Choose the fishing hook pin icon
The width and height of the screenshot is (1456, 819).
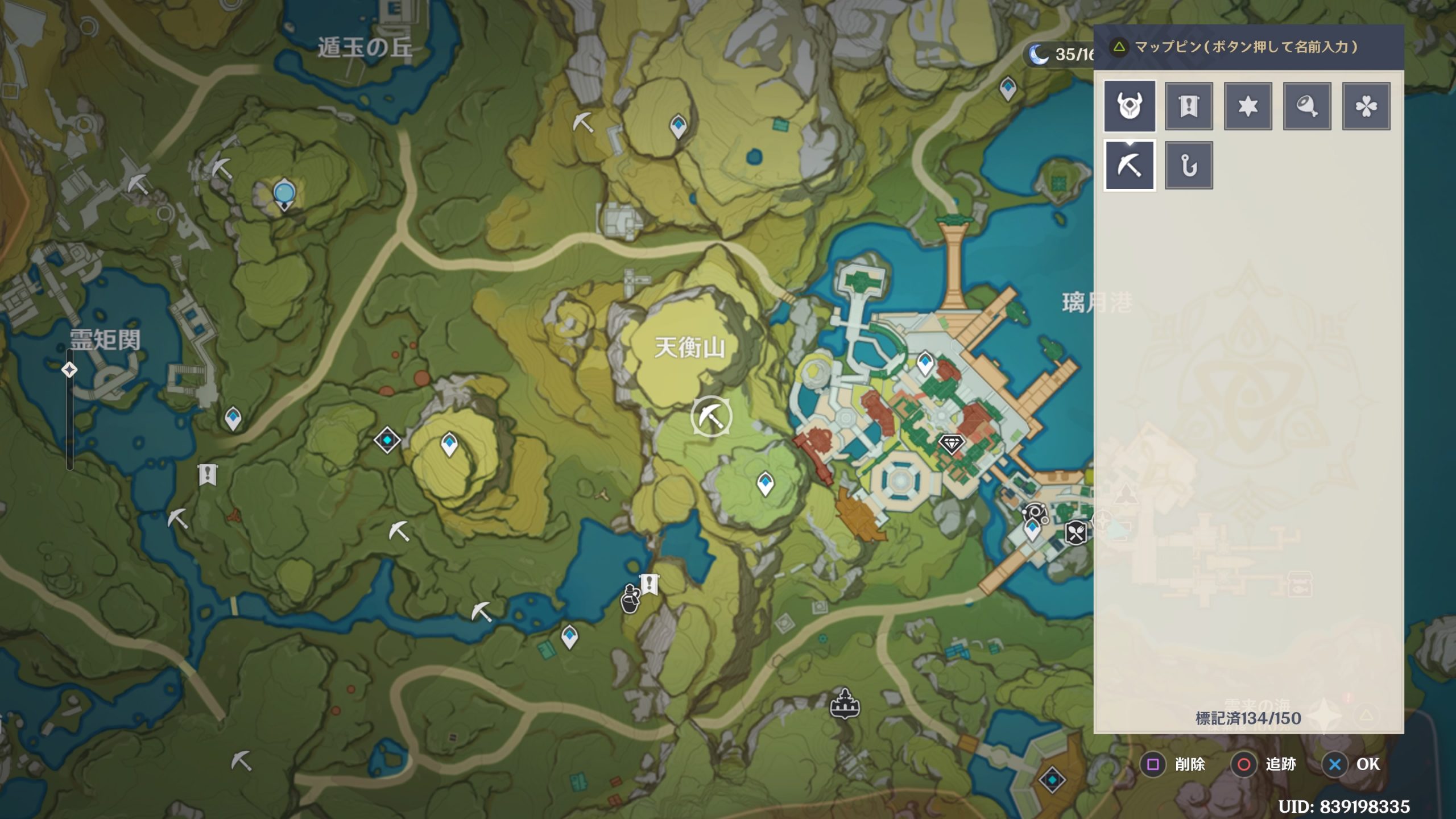click(1189, 166)
